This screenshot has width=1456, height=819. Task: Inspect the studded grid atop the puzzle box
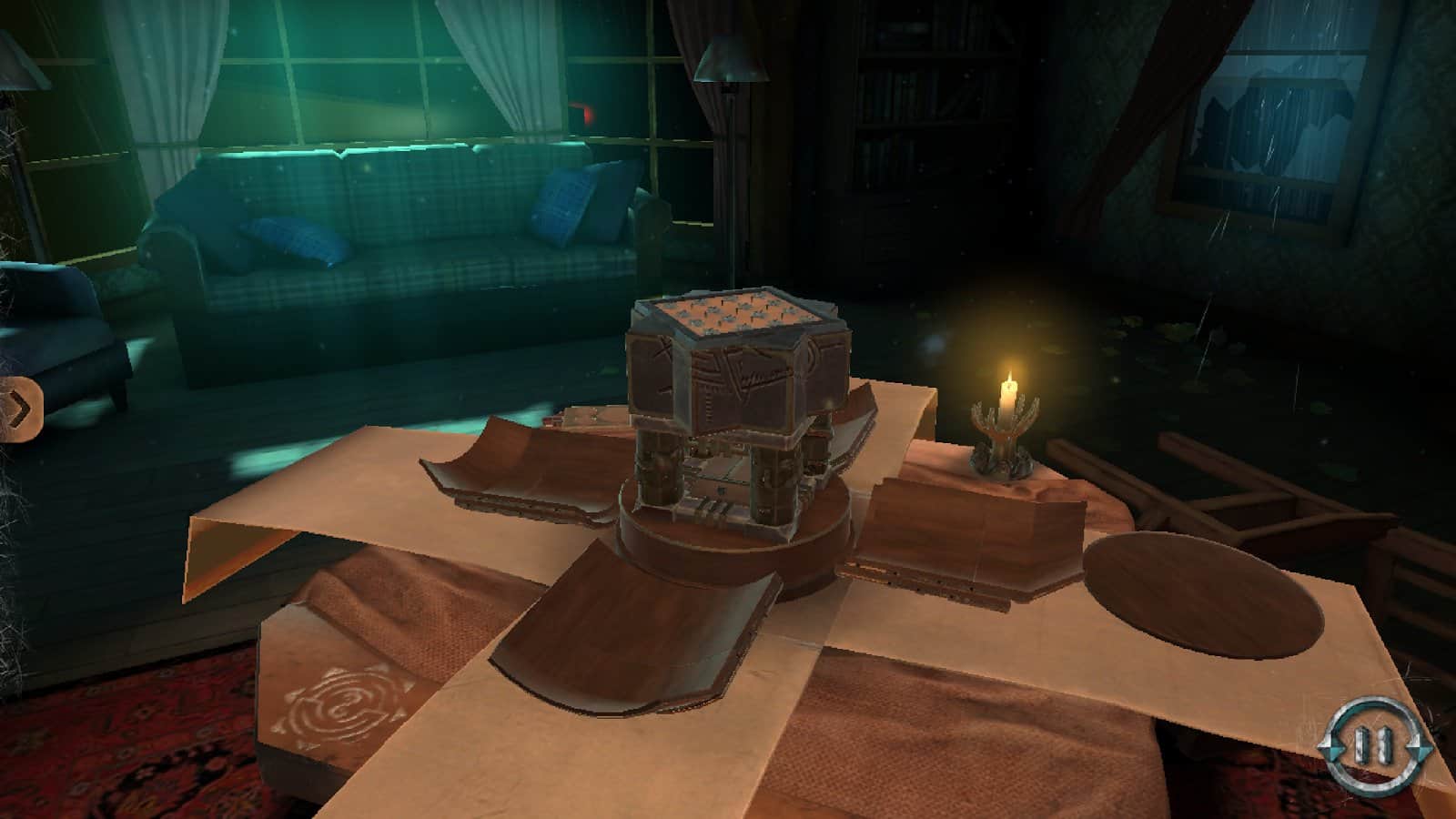(737, 314)
